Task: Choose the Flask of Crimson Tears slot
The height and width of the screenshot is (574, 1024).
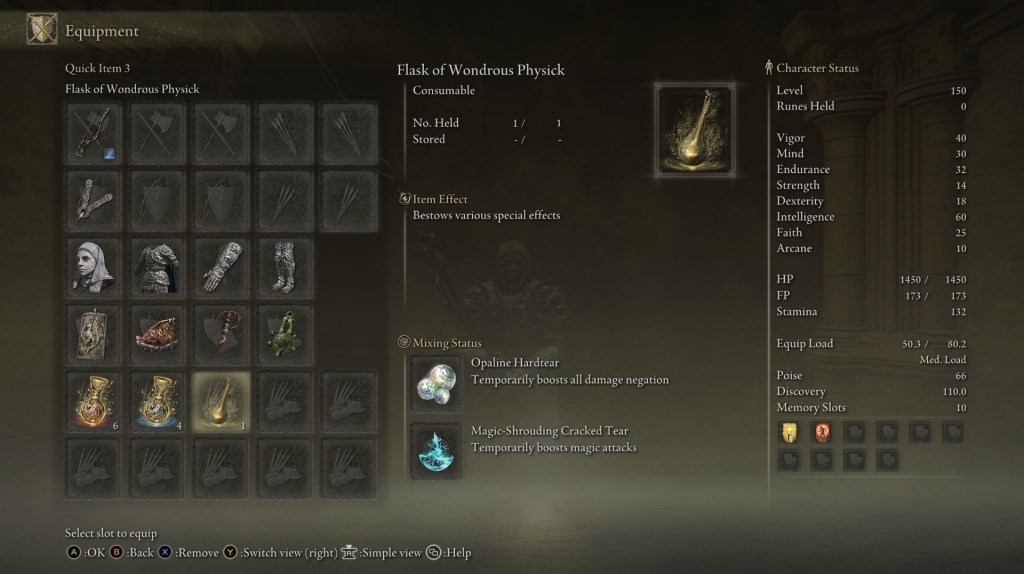Action: pos(95,398)
